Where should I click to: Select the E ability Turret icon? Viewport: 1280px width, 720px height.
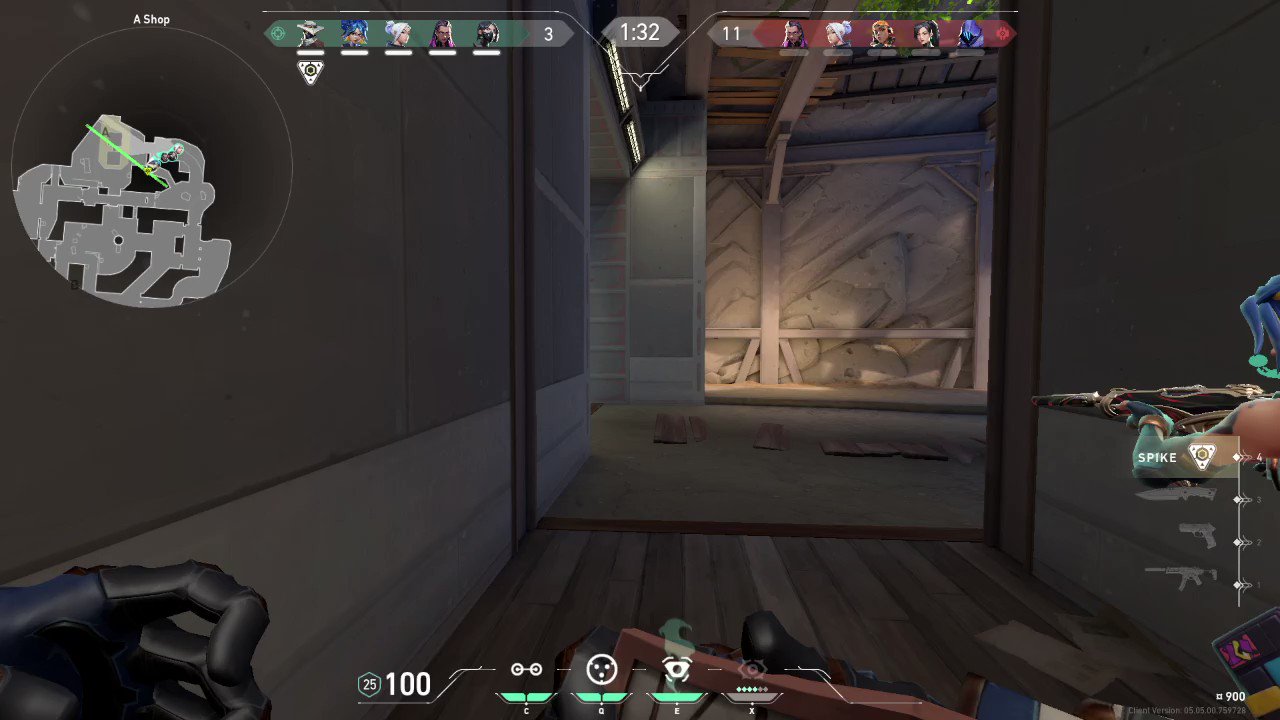(676, 670)
